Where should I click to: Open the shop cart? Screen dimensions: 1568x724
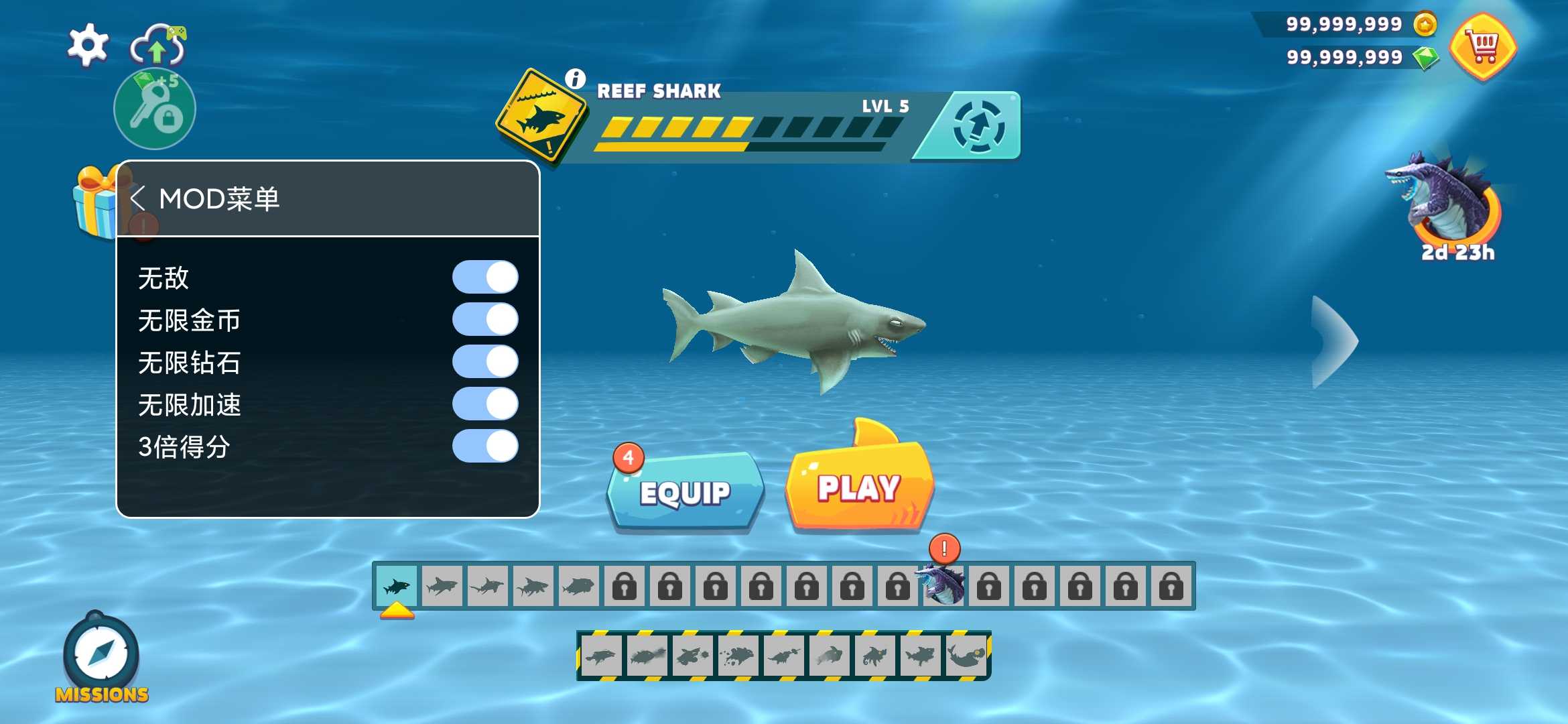(x=1484, y=47)
